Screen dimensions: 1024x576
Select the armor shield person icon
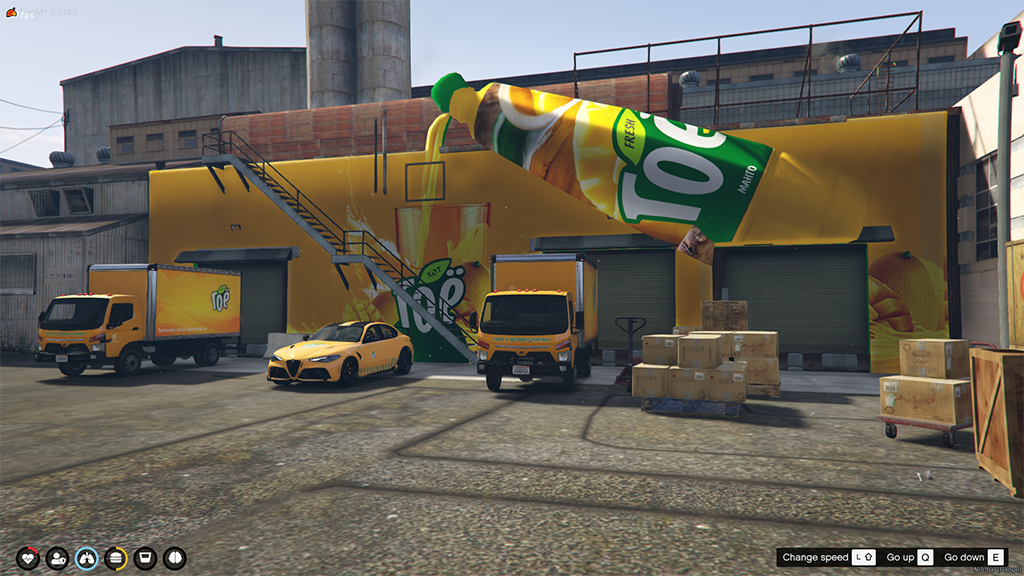57,558
